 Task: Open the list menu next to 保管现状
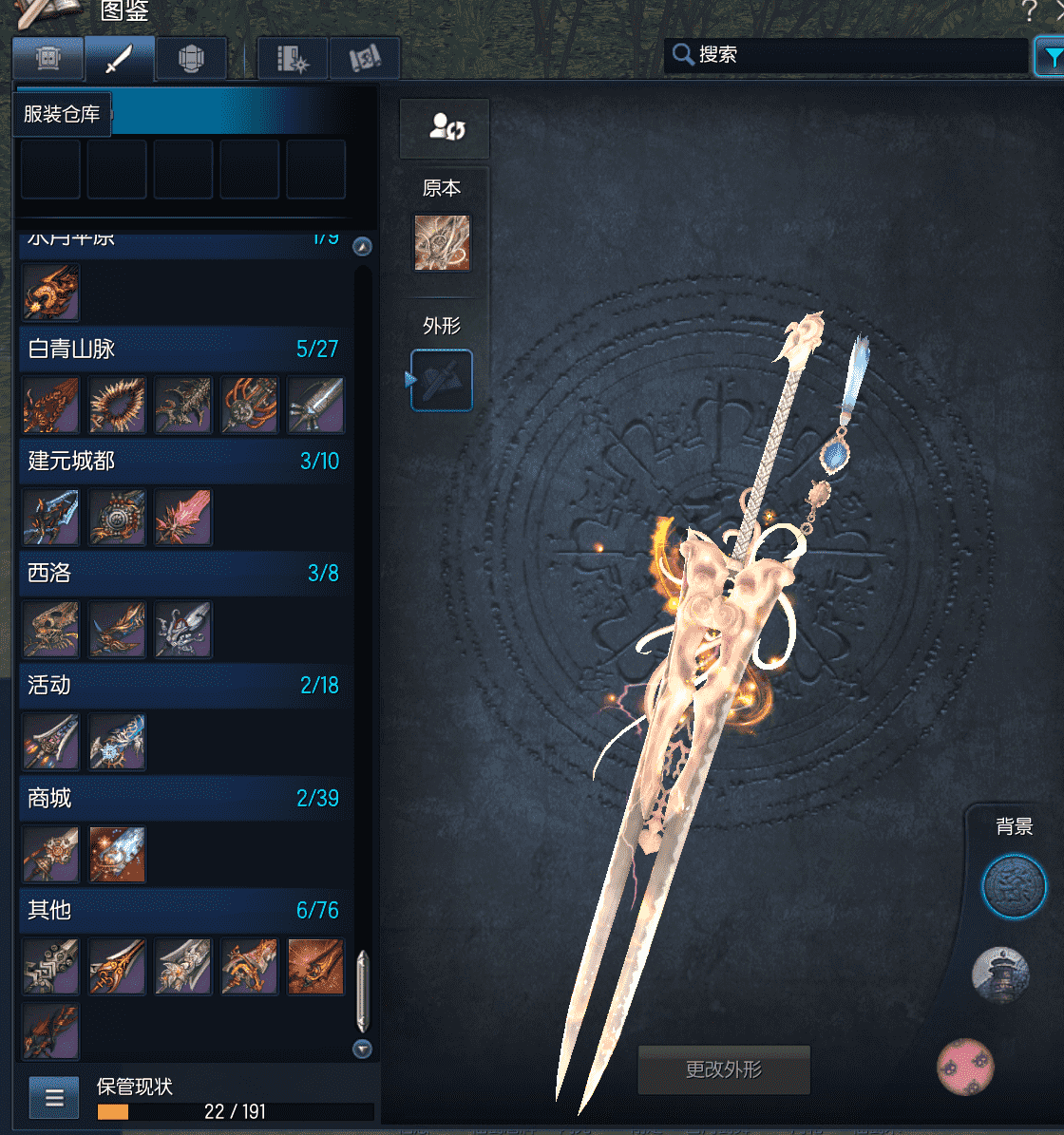(54, 1099)
